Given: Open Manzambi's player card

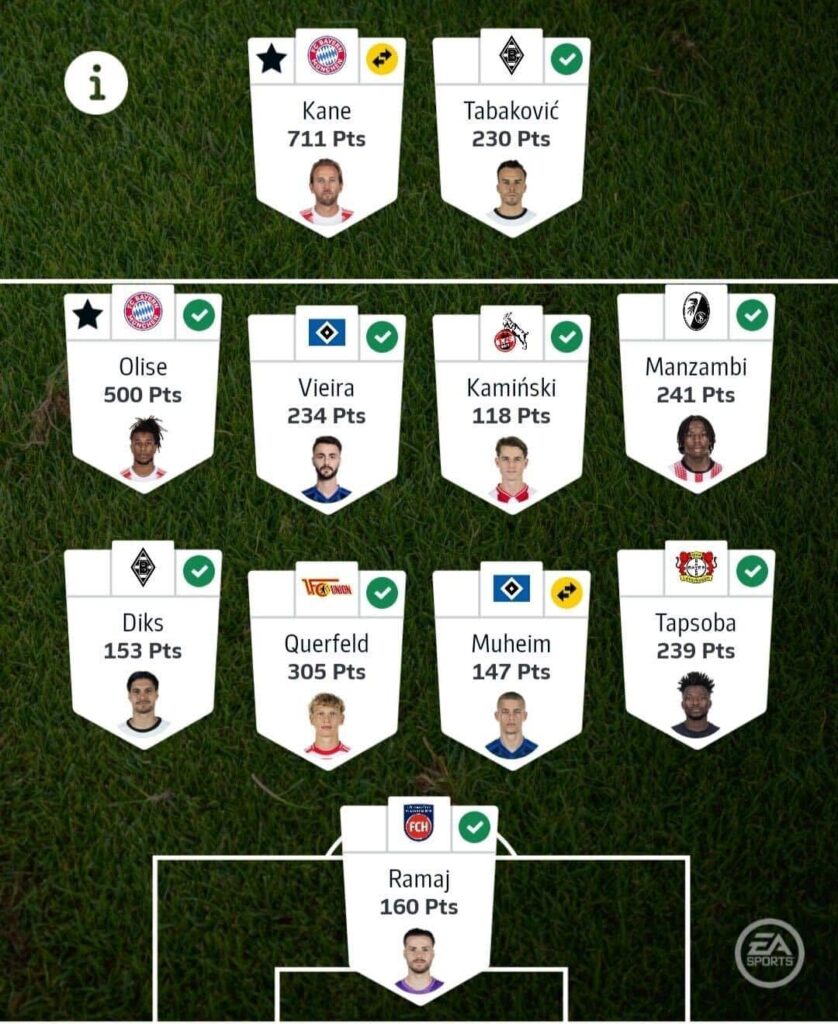Looking at the screenshot, I should 695,396.
